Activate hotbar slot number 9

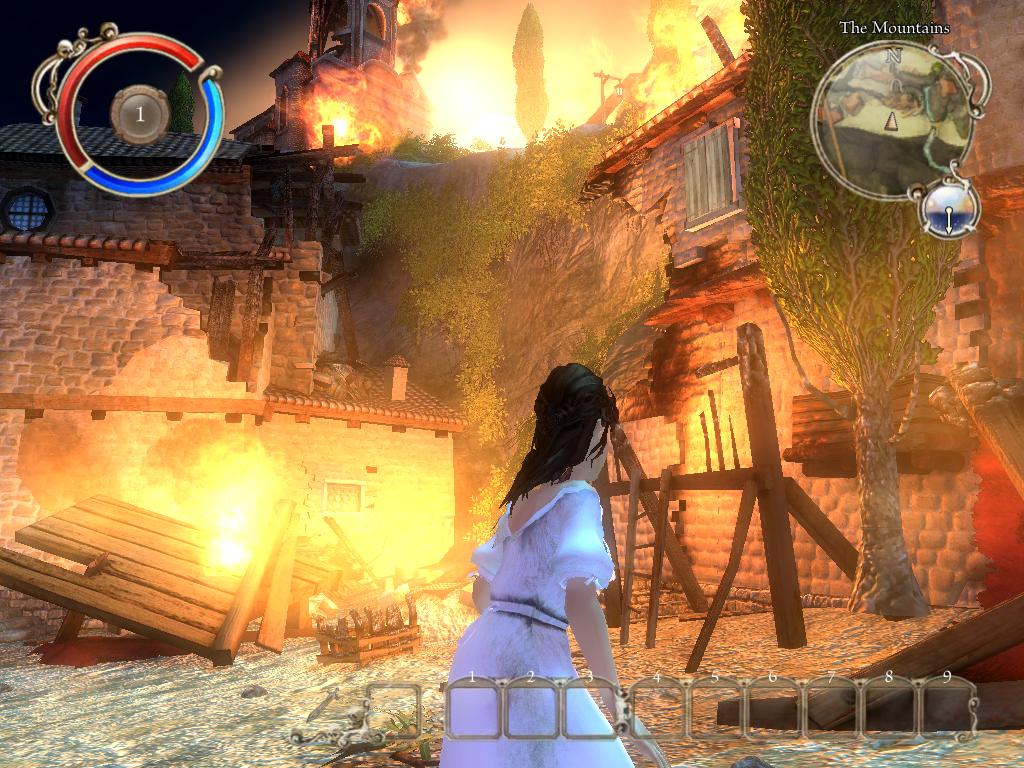click(x=946, y=710)
